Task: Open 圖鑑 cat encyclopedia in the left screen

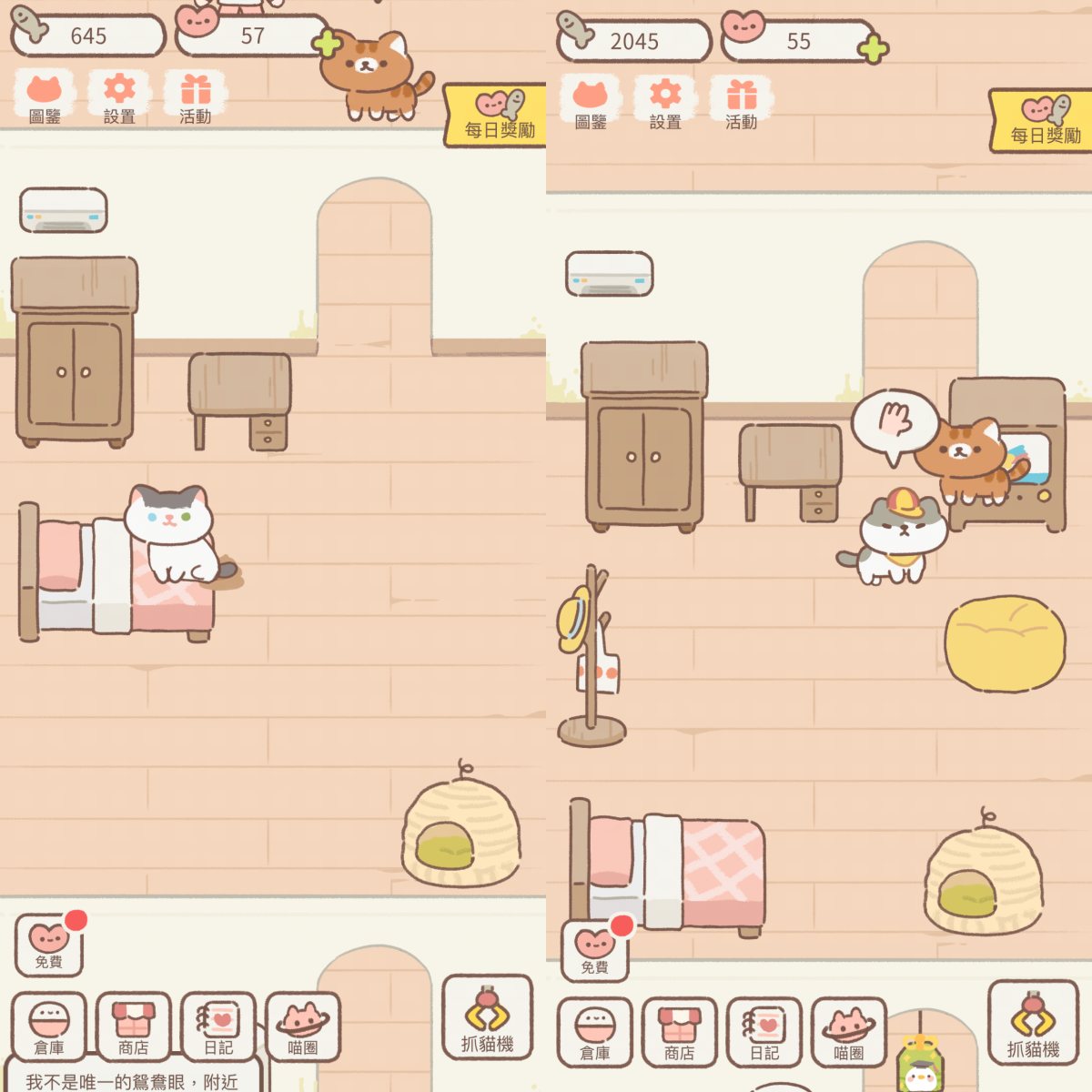Action: pyautogui.click(x=44, y=98)
